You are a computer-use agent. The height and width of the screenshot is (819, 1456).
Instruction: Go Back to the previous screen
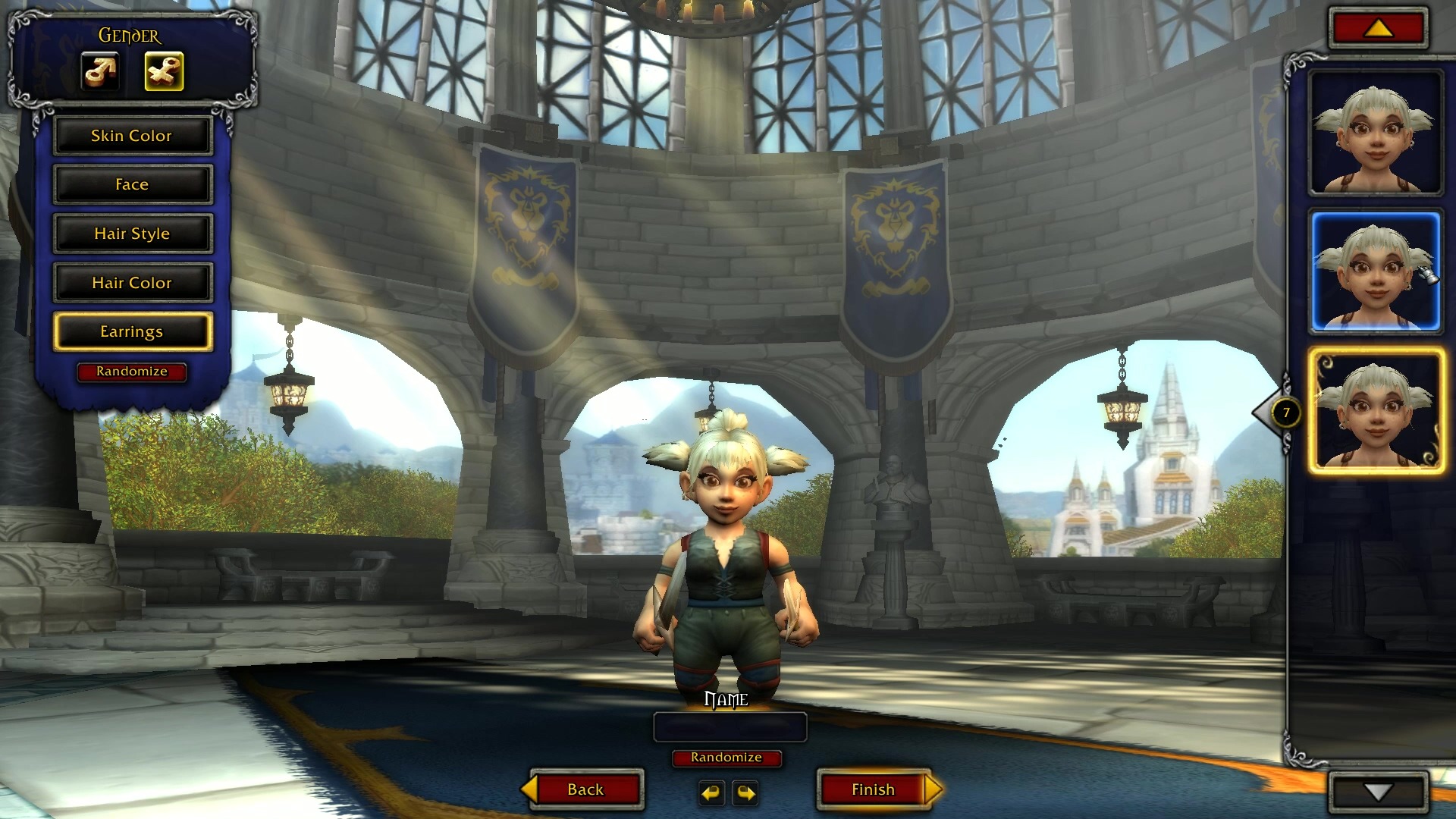coord(585,789)
